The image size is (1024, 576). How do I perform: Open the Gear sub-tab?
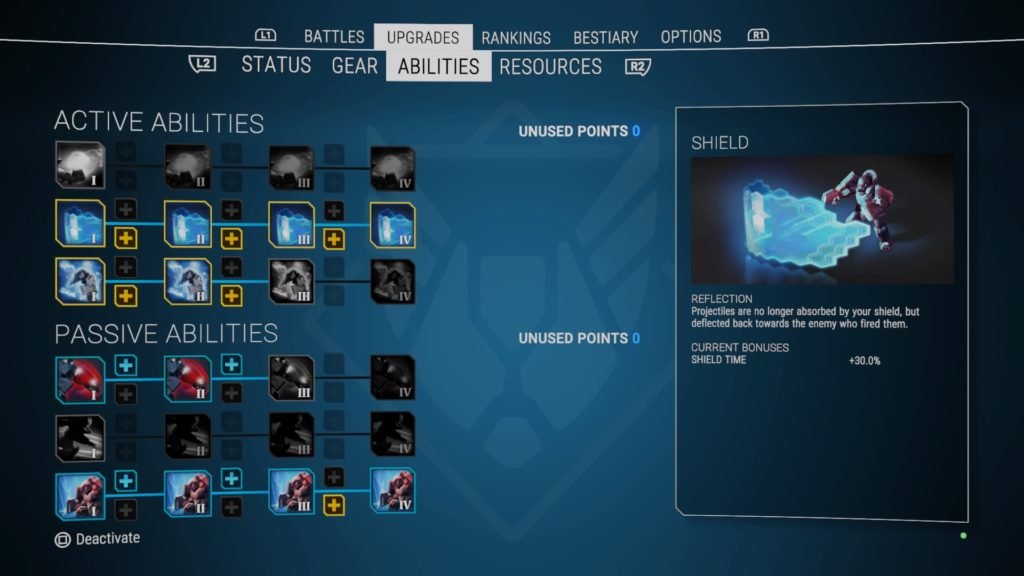[355, 66]
